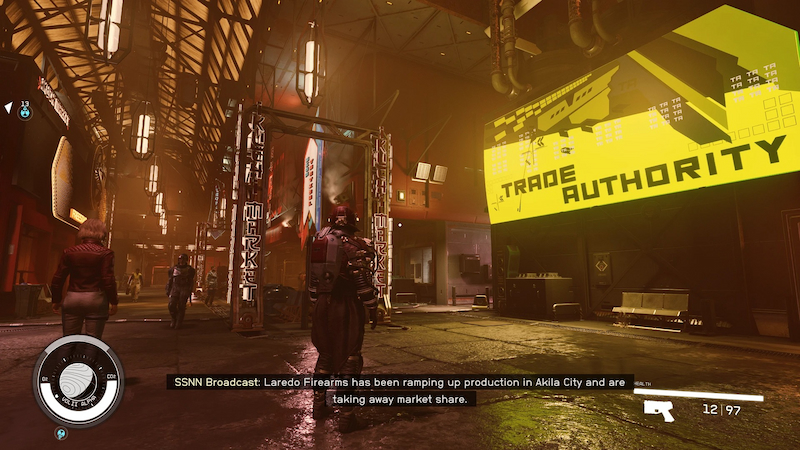Click the small blue icon below the compass
Image resolution: width=800 pixels, height=450 pixels.
pos(60,434)
